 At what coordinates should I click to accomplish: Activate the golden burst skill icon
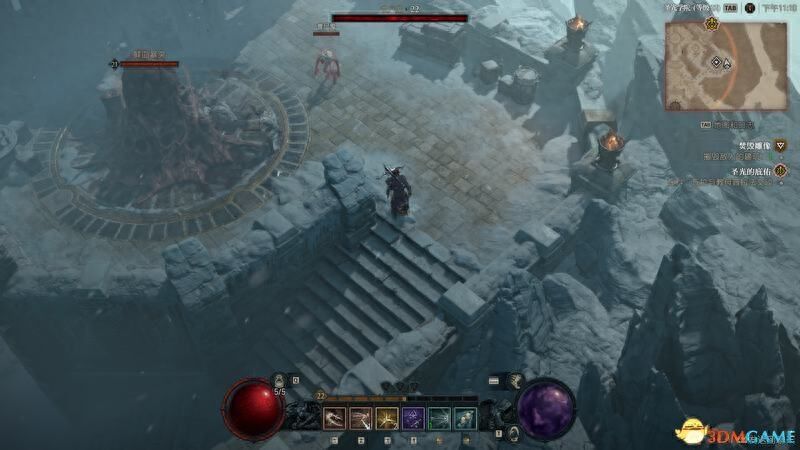click(387, 418)
